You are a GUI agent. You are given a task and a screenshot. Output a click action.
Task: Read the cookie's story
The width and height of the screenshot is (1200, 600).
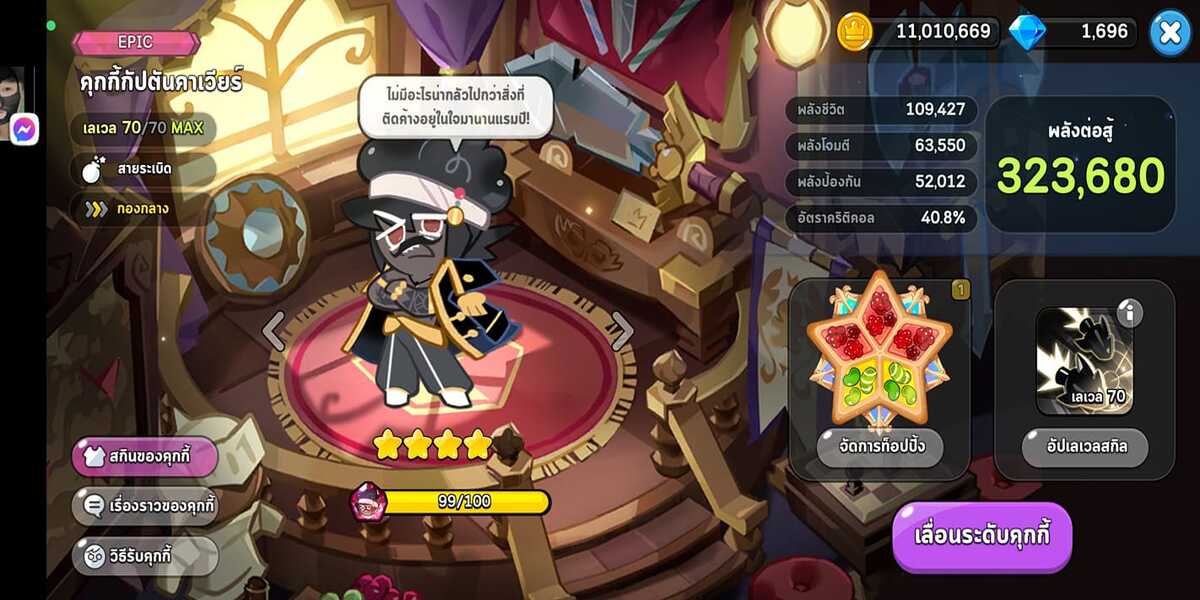tap(144, 506)
